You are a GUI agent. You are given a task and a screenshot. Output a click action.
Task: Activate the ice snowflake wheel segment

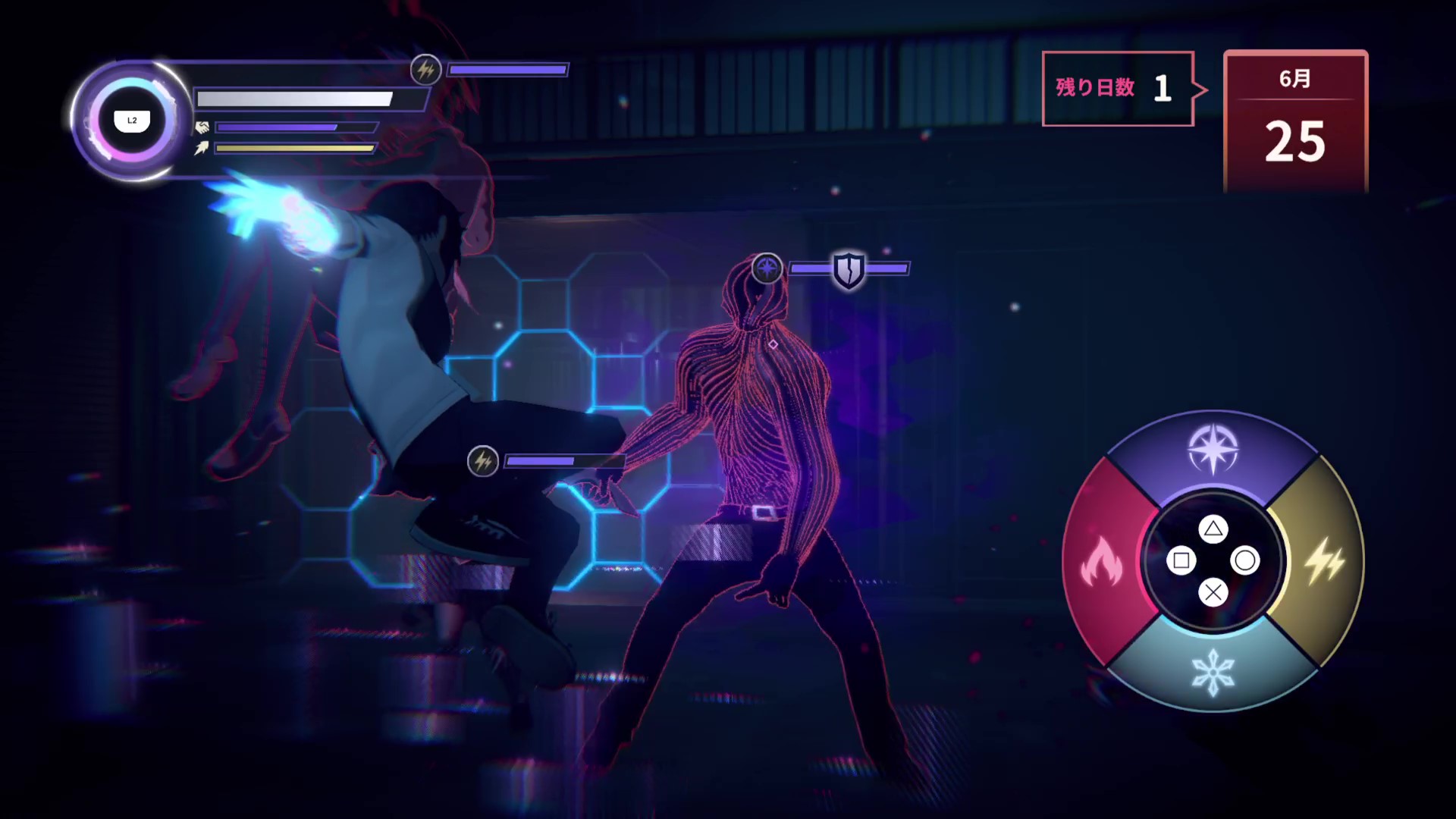[1213, 672]
